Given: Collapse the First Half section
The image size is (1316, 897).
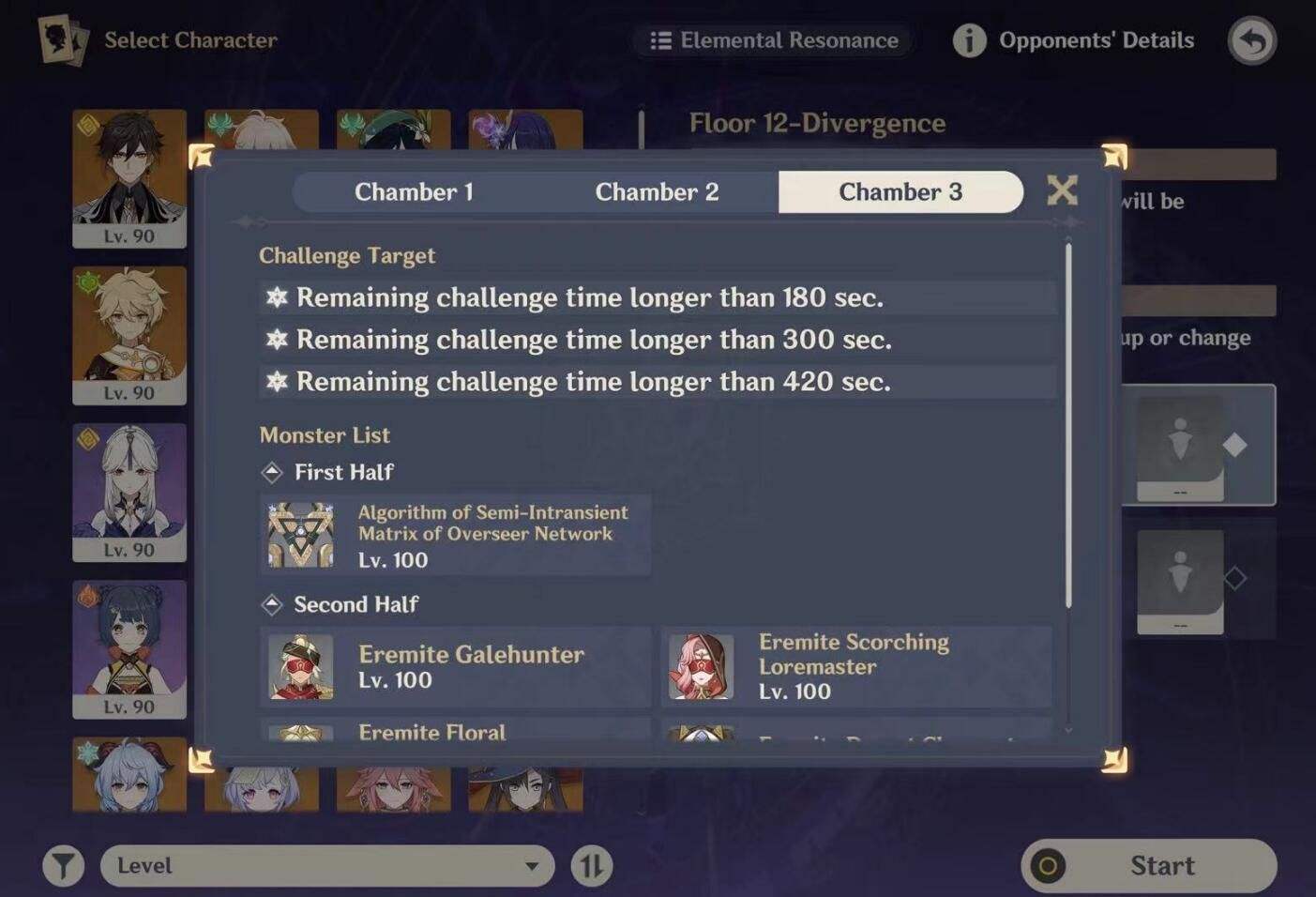Looking at the screenshot, I should click(x=273, y=472).
